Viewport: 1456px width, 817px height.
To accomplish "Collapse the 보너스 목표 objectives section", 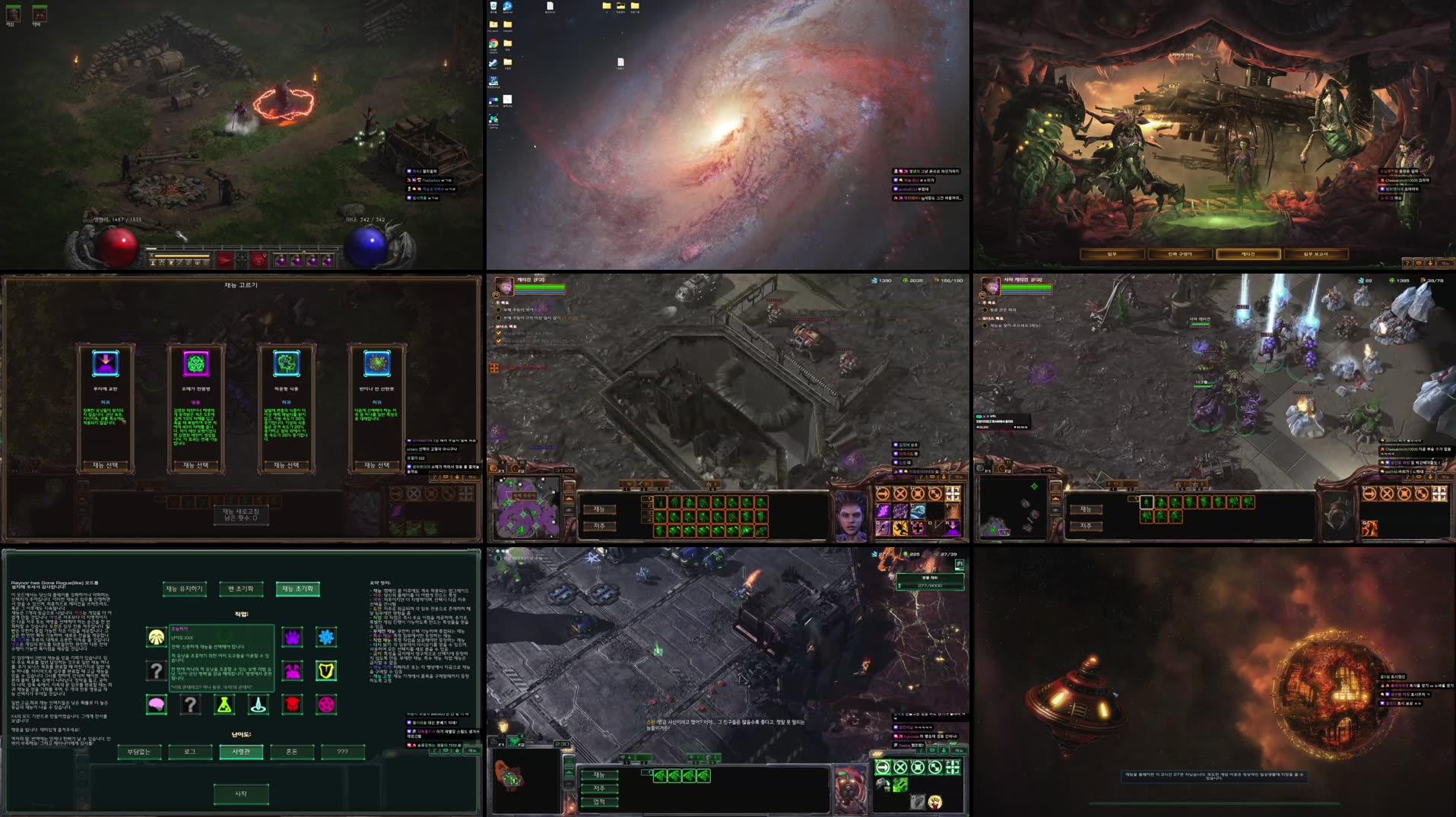I will 493,326.
